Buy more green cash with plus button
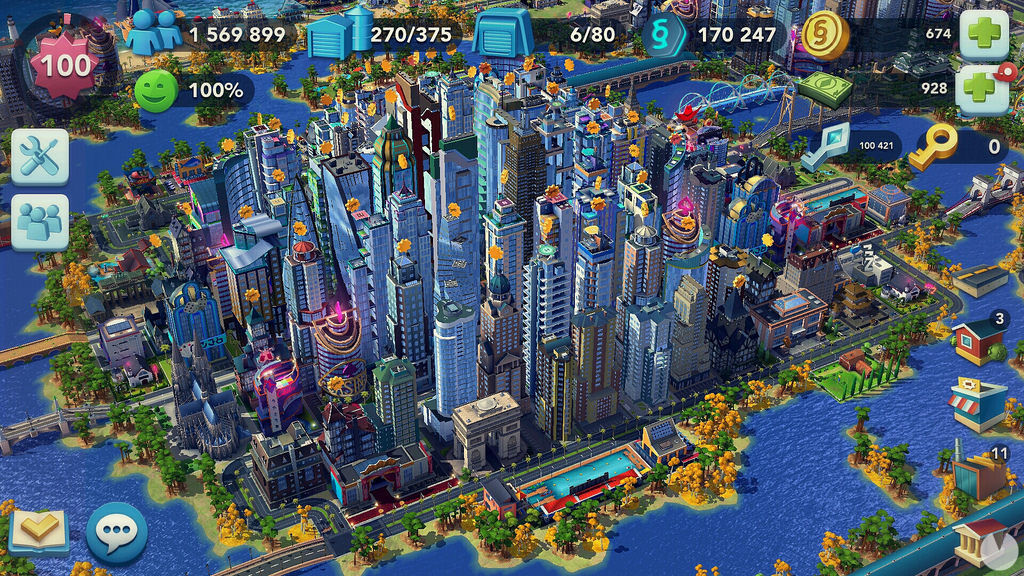 (x=980, y=89)
